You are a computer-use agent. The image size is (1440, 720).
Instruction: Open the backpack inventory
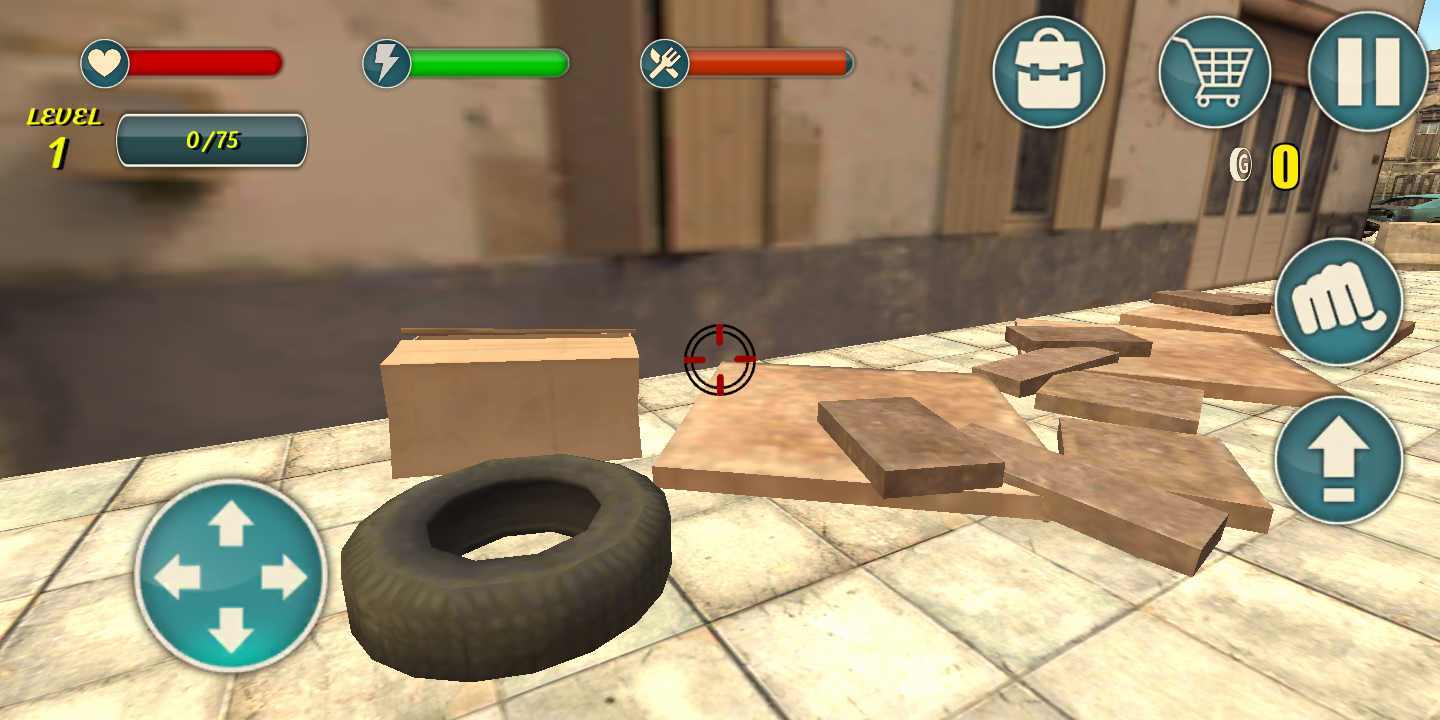[x=1048, y=72]
